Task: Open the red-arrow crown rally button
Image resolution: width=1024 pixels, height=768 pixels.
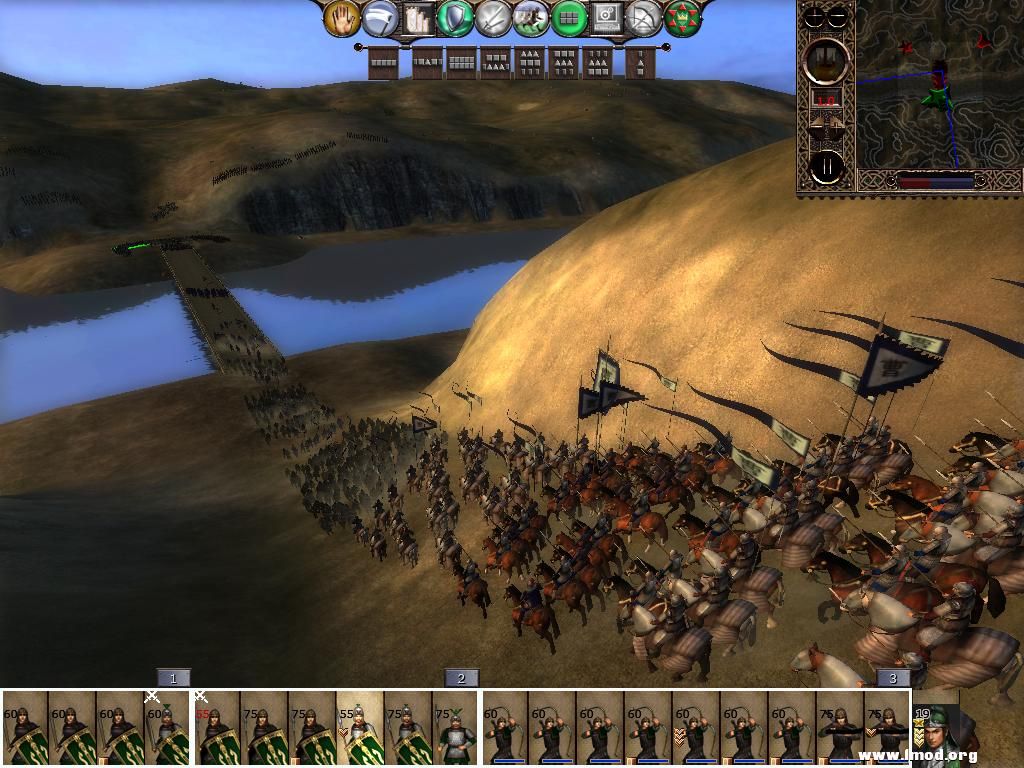Action: [680, 18]
